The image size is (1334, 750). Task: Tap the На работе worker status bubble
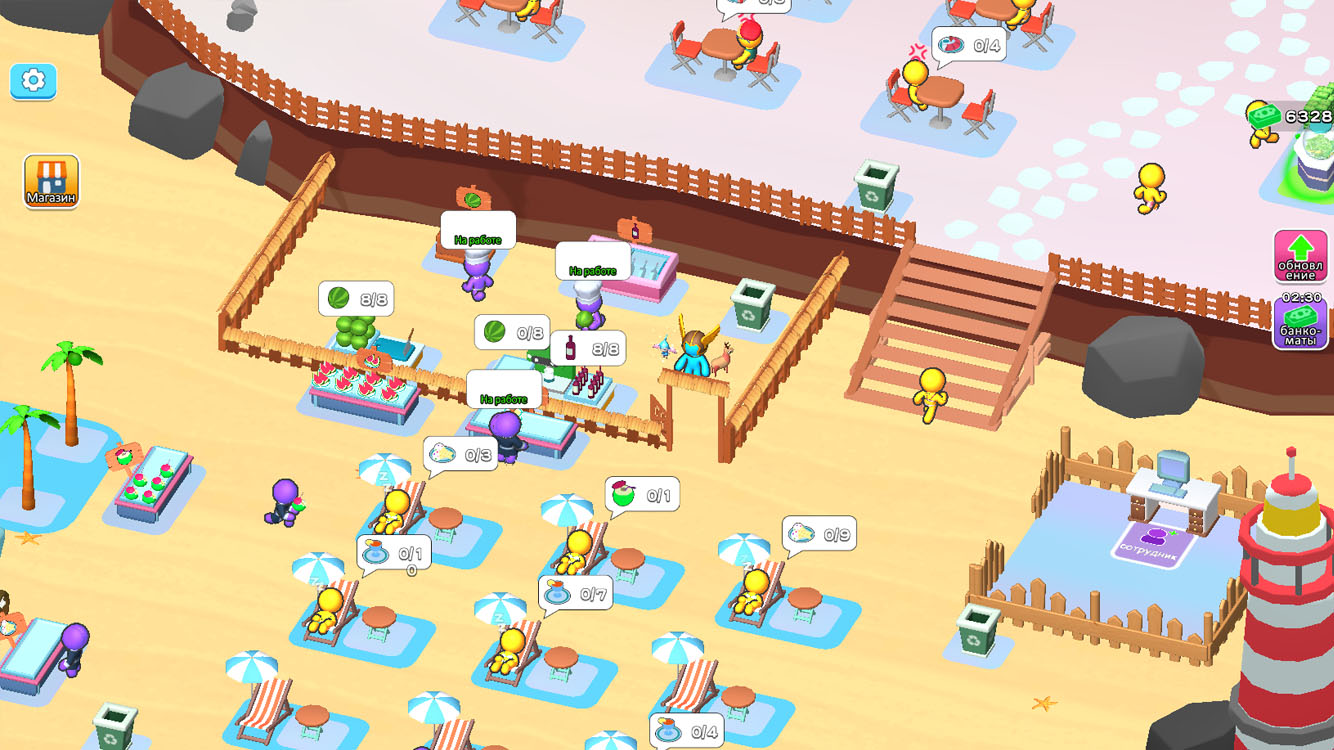click(476, 231)
